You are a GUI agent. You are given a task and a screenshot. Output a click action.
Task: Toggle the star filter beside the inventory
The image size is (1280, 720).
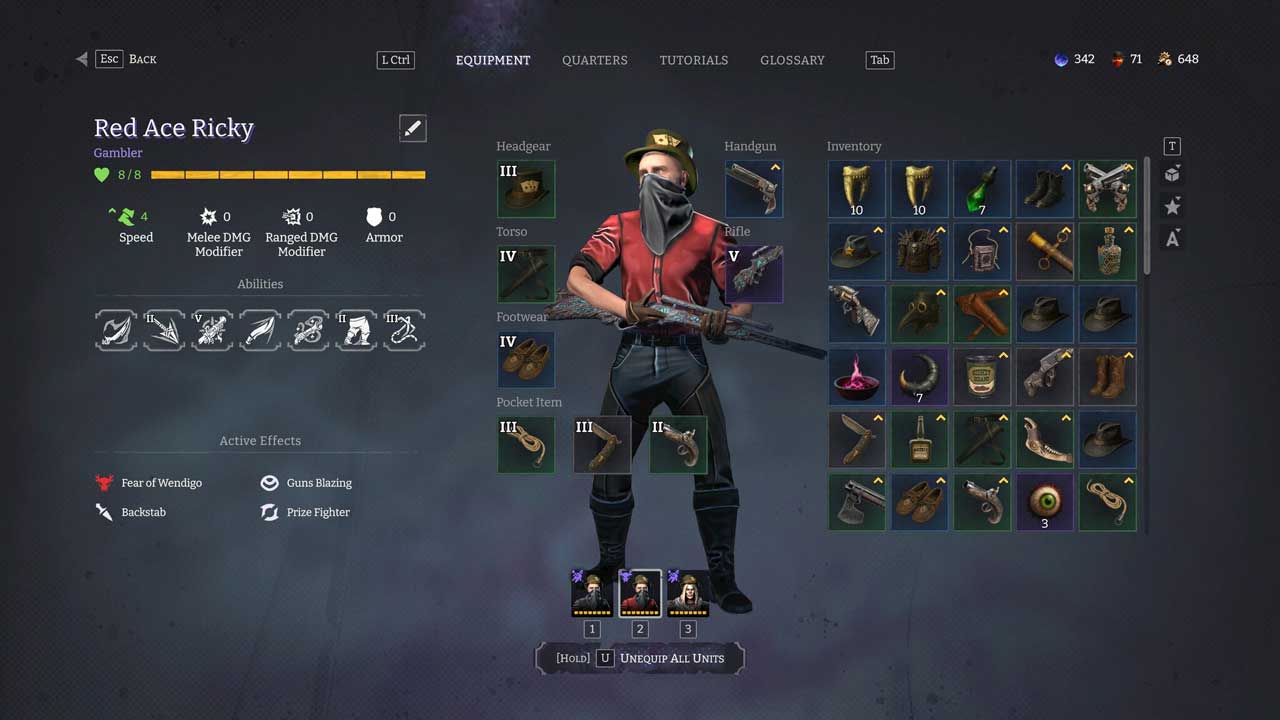(1172, 206)
